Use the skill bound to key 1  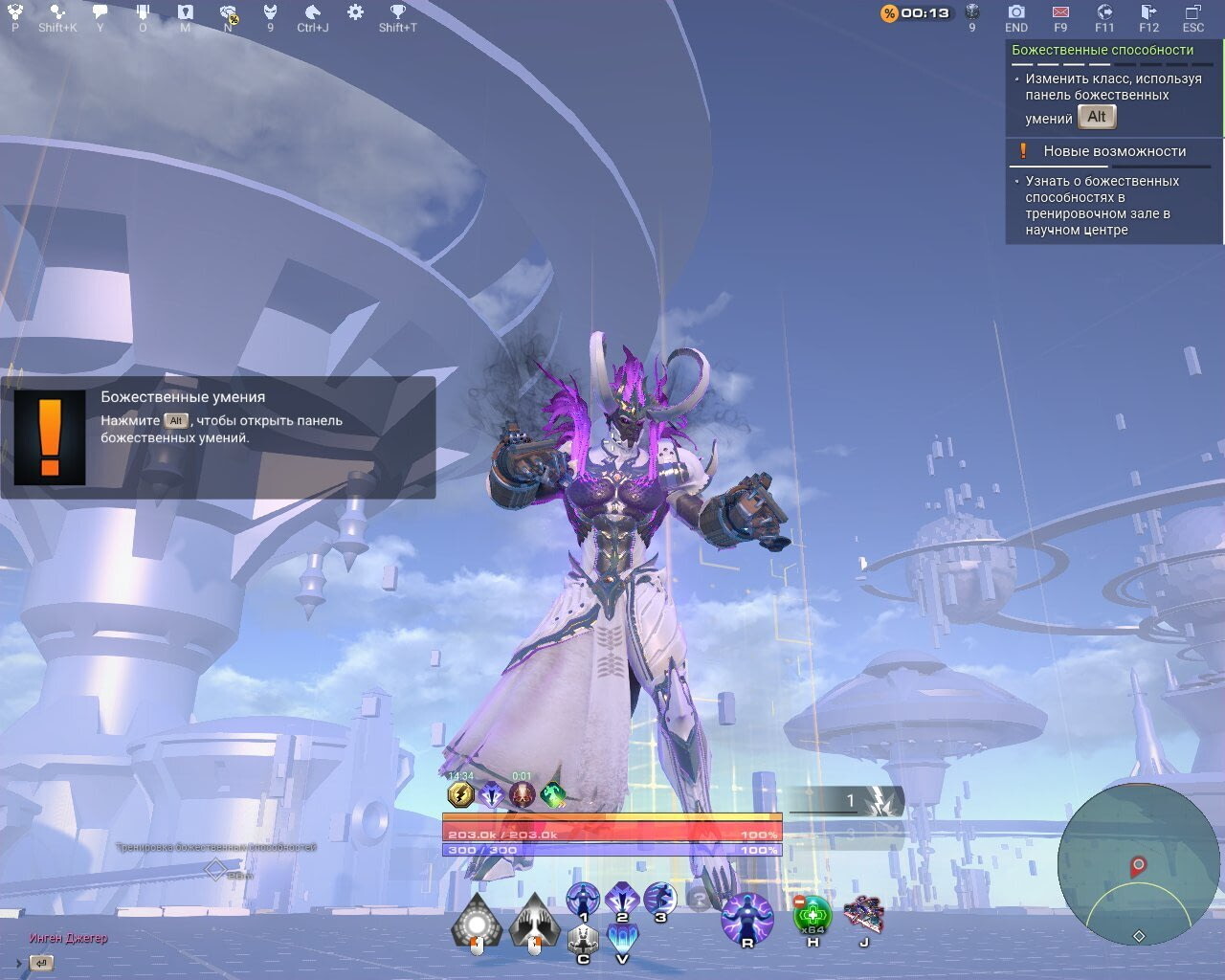point(582,900)
